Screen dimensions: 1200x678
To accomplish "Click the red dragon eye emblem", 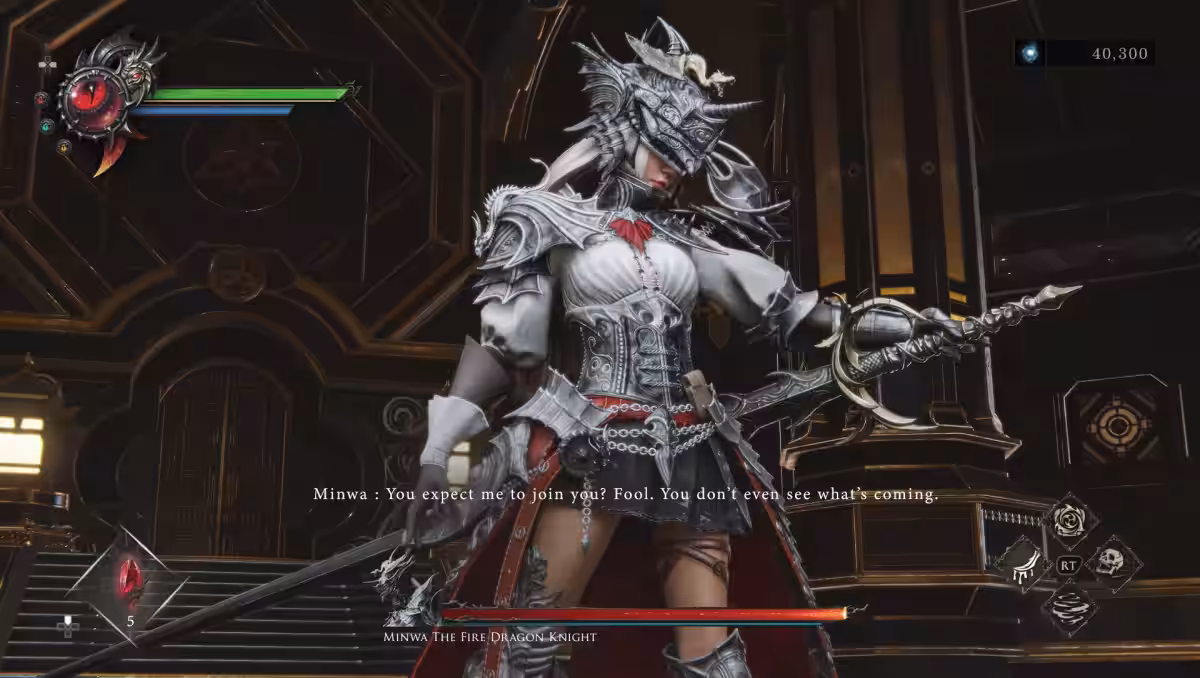I will 91,96.
